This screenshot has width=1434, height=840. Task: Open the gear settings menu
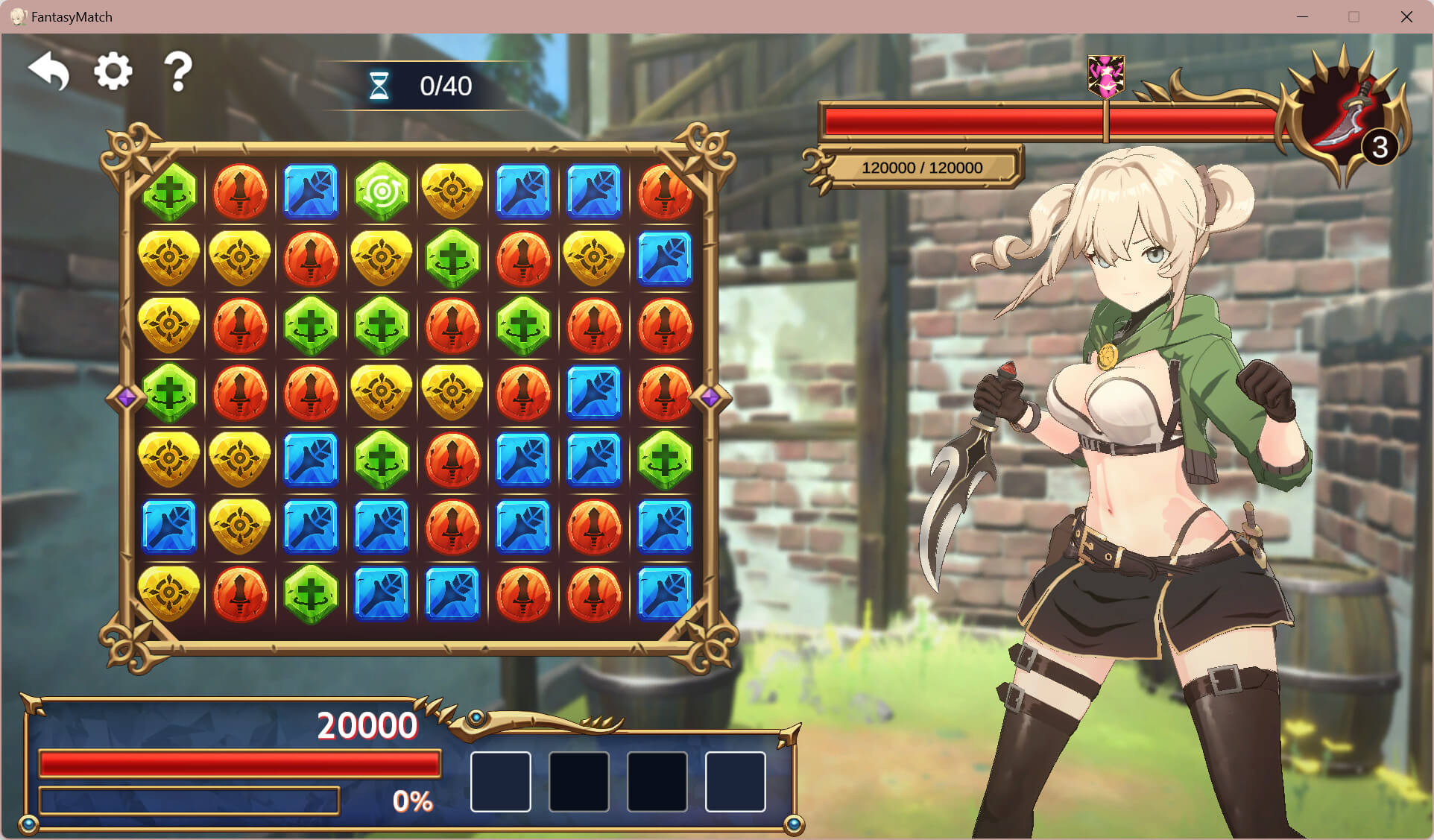point(113,72)
